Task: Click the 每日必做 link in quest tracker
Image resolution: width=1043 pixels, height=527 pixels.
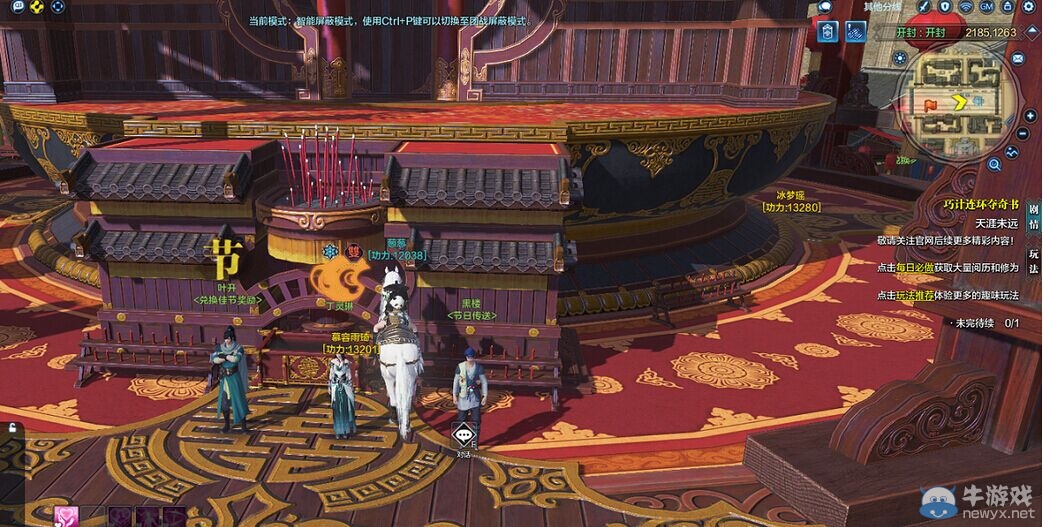Action: [914, 268]
